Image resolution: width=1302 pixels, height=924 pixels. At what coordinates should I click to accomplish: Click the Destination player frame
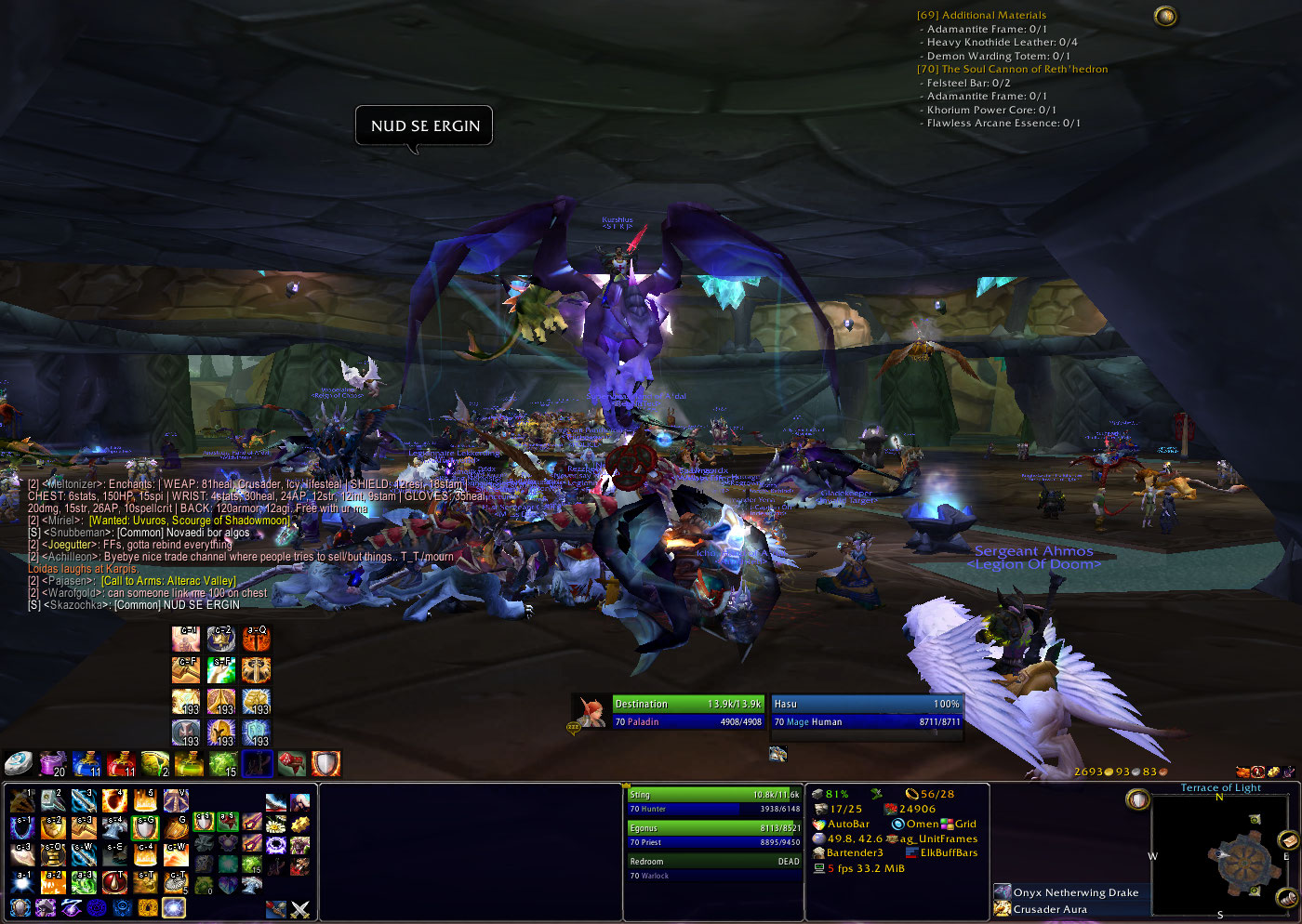tap(687, 712)
